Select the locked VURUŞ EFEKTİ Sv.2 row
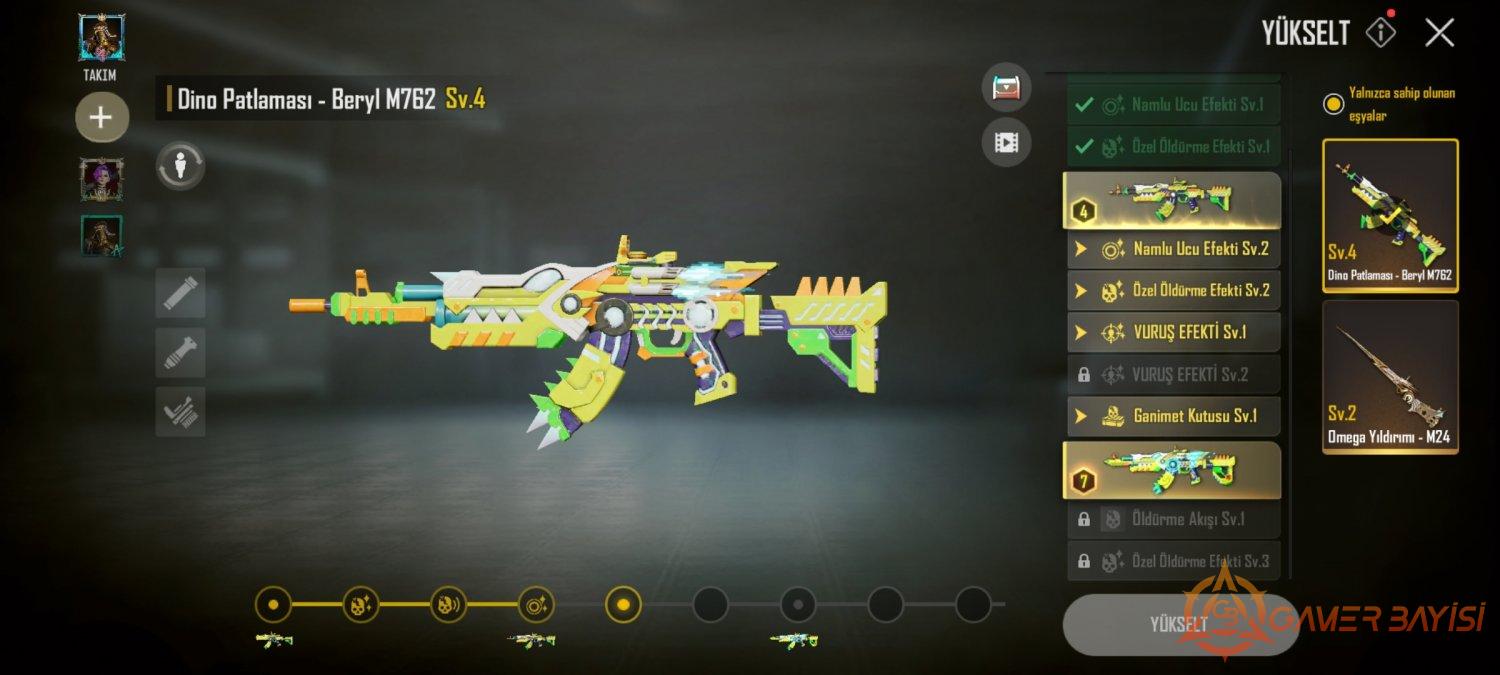Image resolution: width=1500 pixels, height=675 pixels. click(x=1173, y=374)
